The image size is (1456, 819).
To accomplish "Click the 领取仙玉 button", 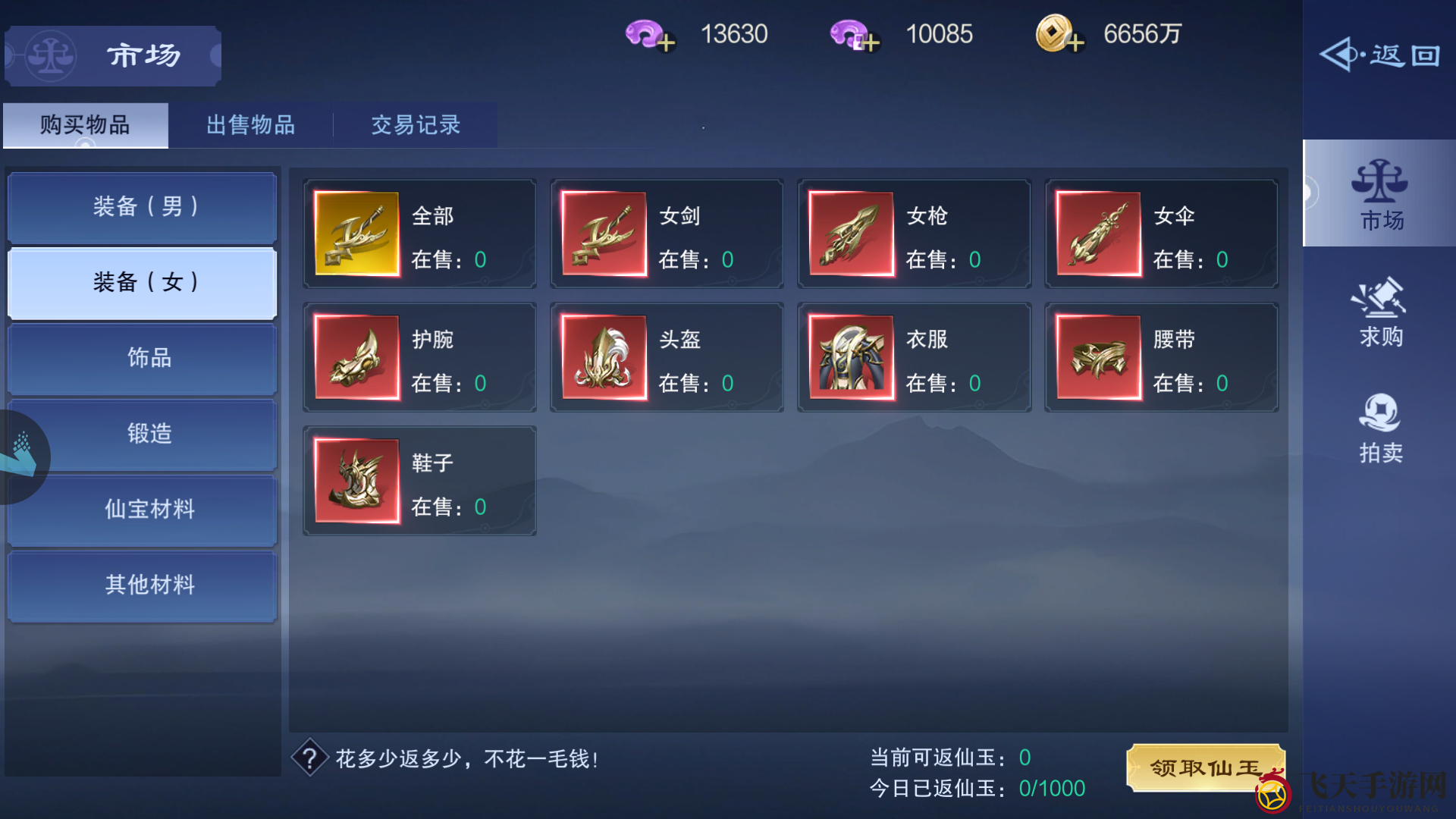I will [x=1204, y=767].
